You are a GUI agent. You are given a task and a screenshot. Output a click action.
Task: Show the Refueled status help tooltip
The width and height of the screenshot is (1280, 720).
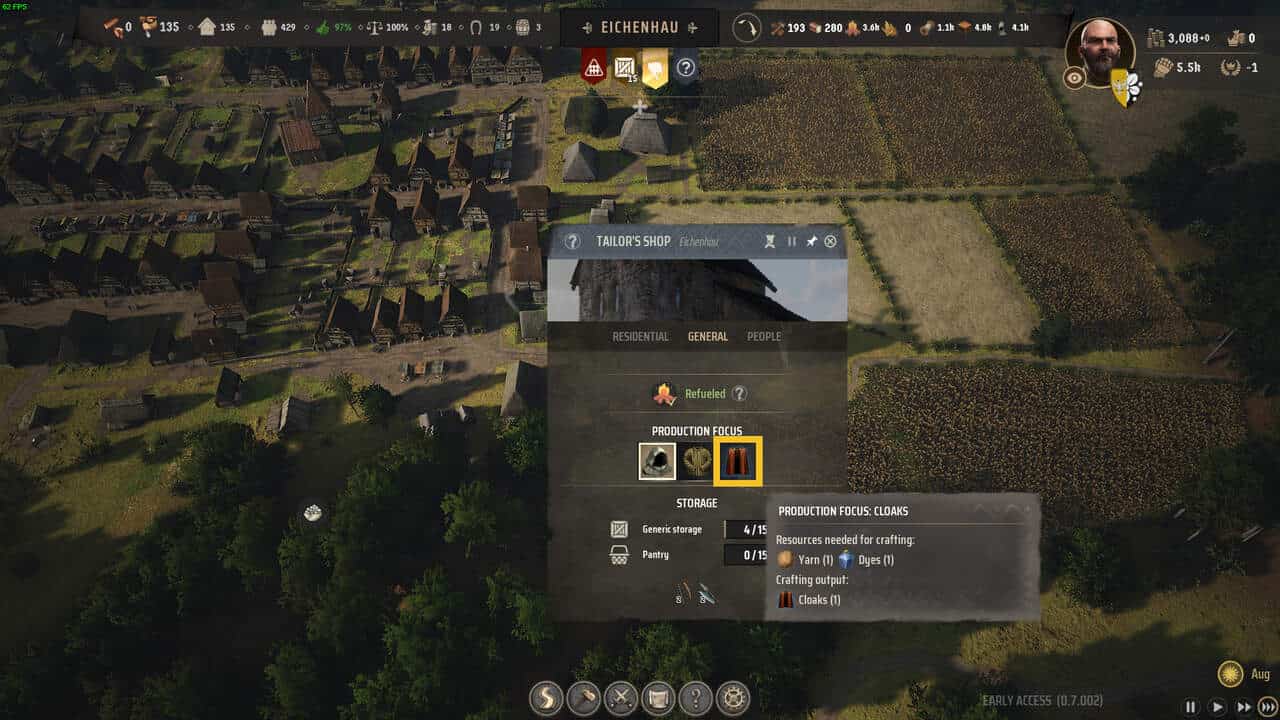click(x=740, y=394)
